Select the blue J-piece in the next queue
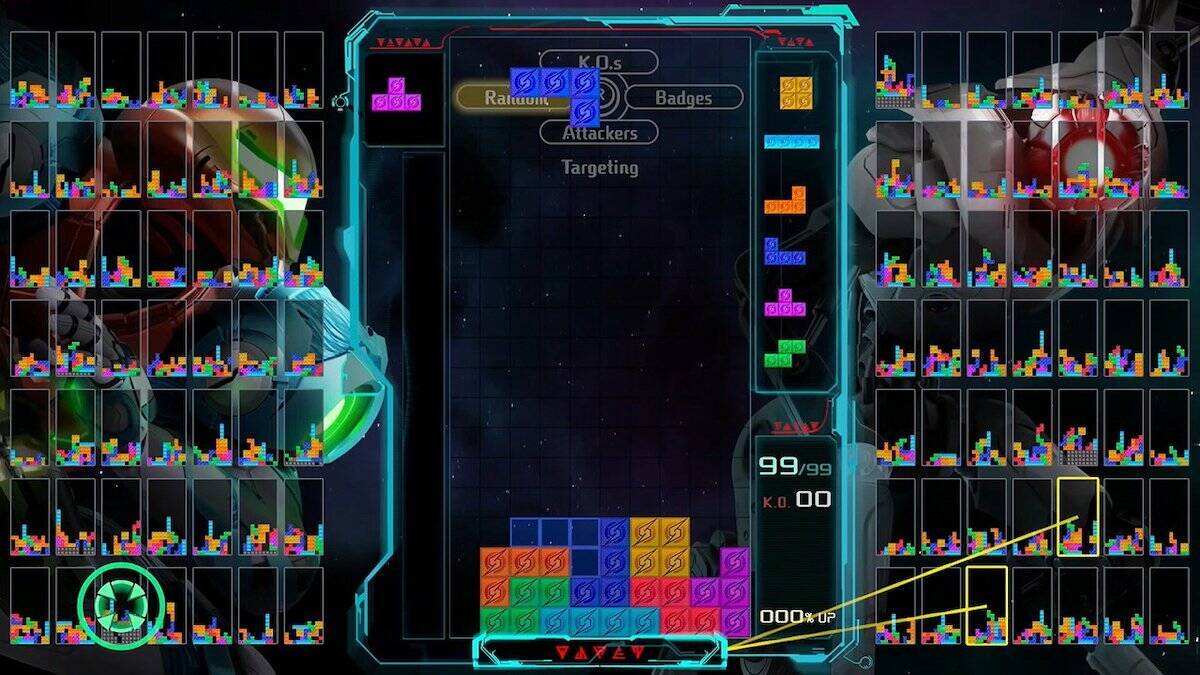Screen dimensions: 1200x675 pyautogui.click(x=785, y=251)
